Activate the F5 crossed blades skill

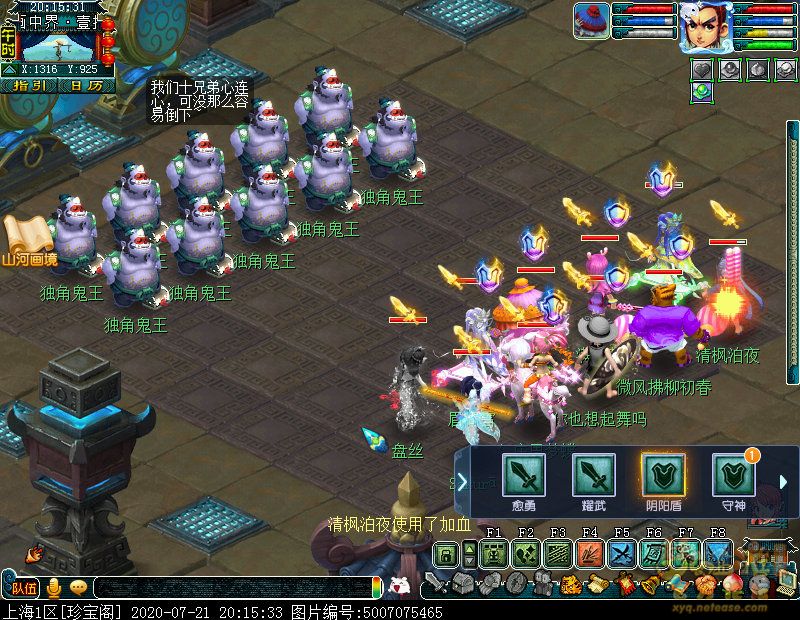pos(621,553)
